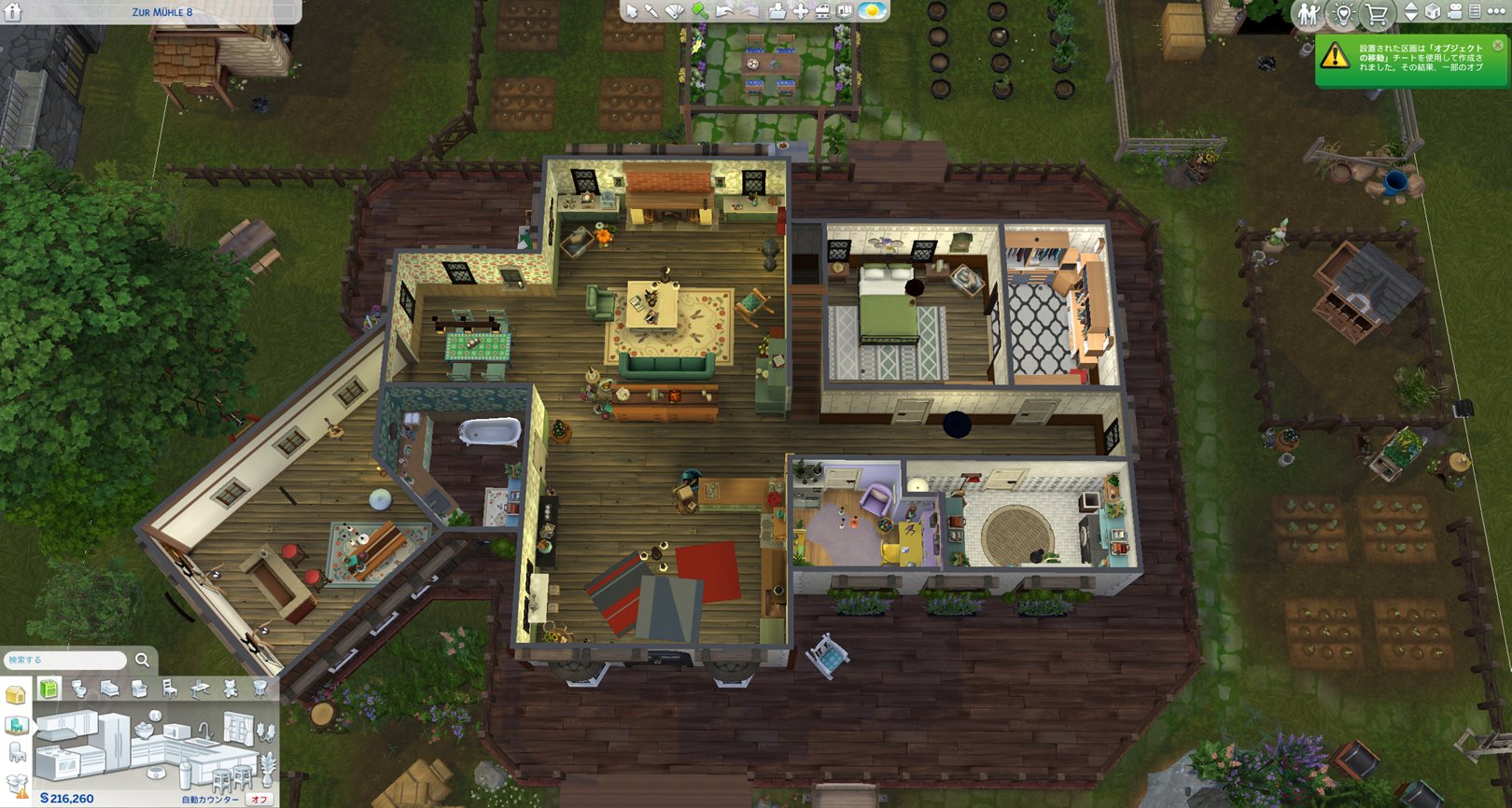Viewport: 1512px width, 808px height.
Task: Click the magnifying glass search button
Action: click(142, 660)
